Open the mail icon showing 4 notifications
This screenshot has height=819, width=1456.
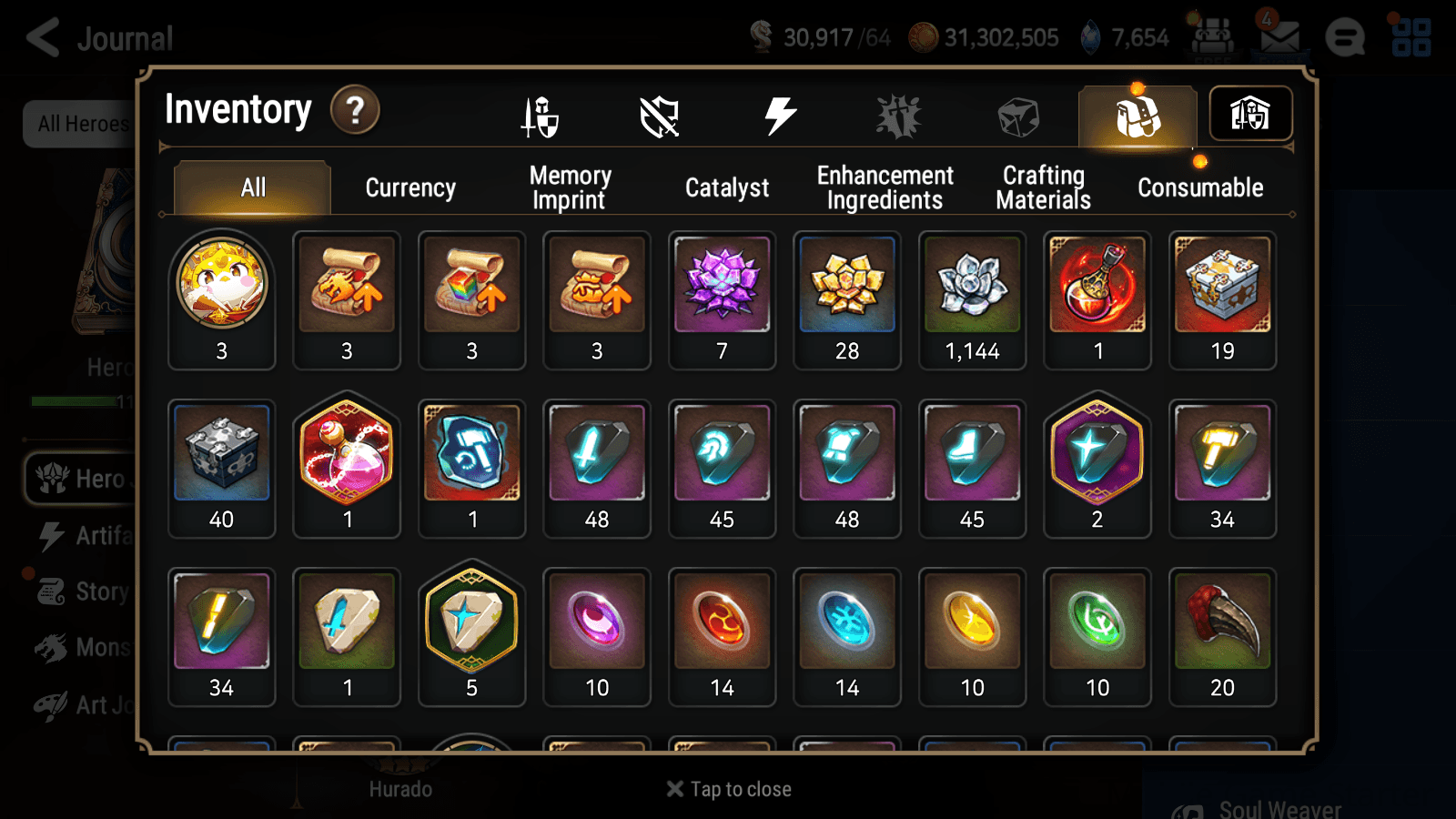1278,36
